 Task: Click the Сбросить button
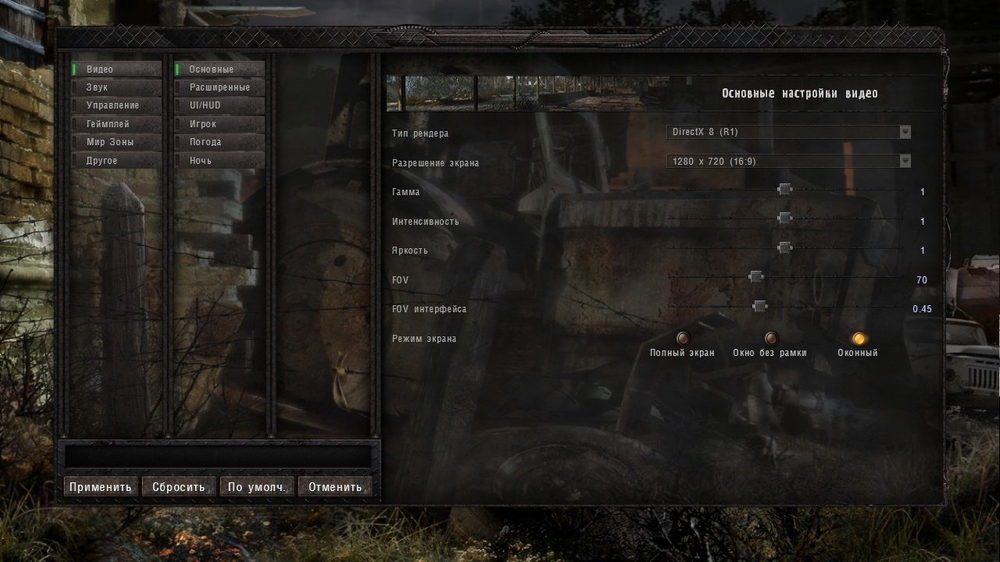coord(179,487)
